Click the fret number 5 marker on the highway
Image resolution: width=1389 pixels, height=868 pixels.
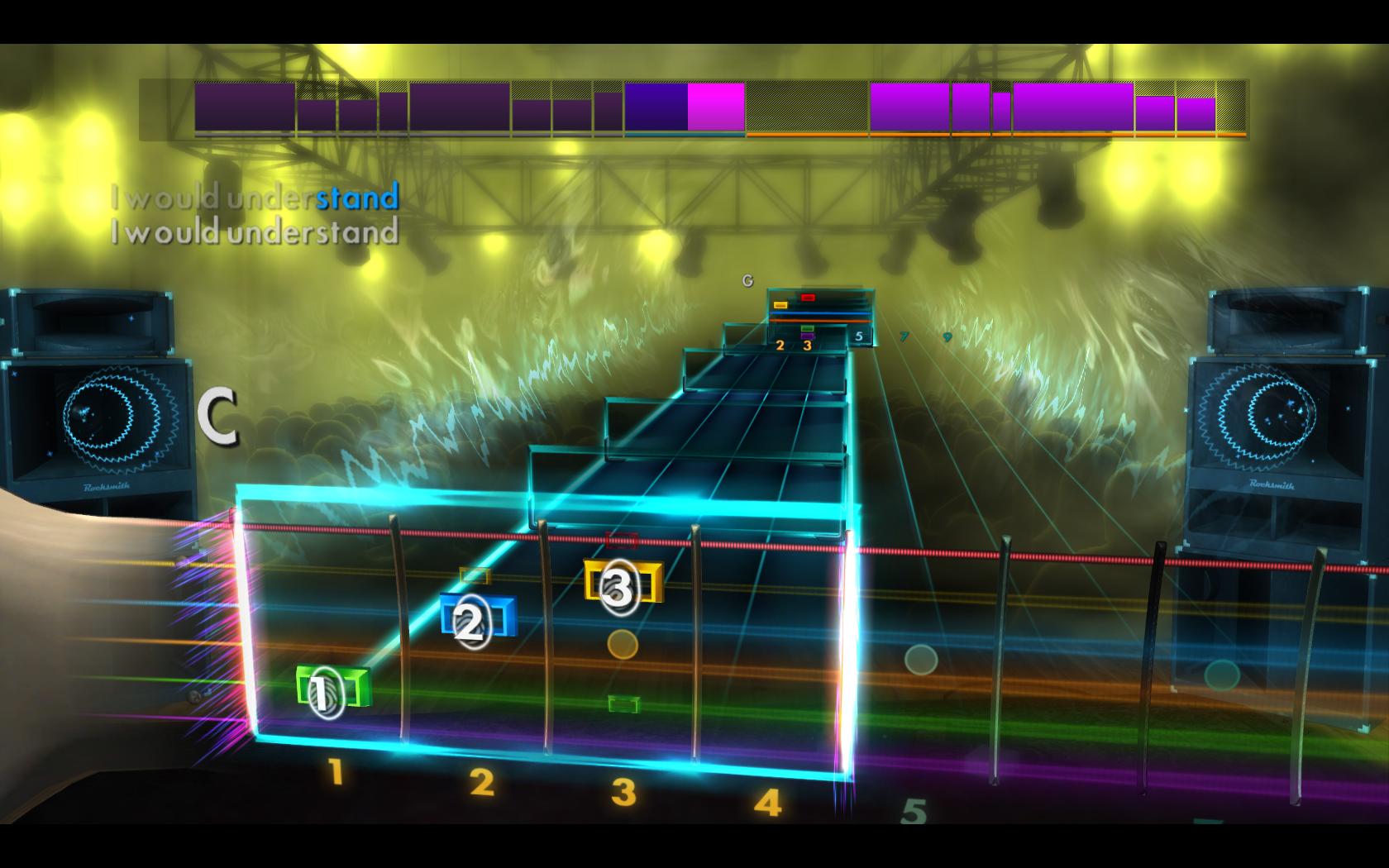tap(859, 336)
